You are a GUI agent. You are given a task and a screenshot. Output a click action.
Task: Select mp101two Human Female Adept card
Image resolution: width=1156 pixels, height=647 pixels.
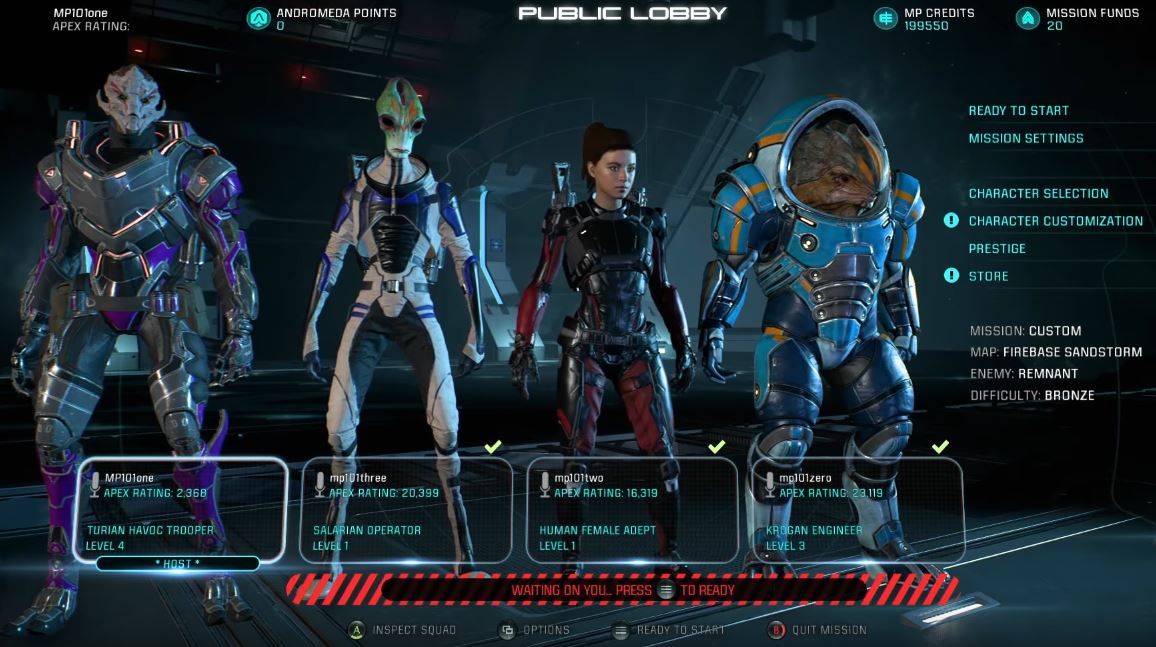632,510
